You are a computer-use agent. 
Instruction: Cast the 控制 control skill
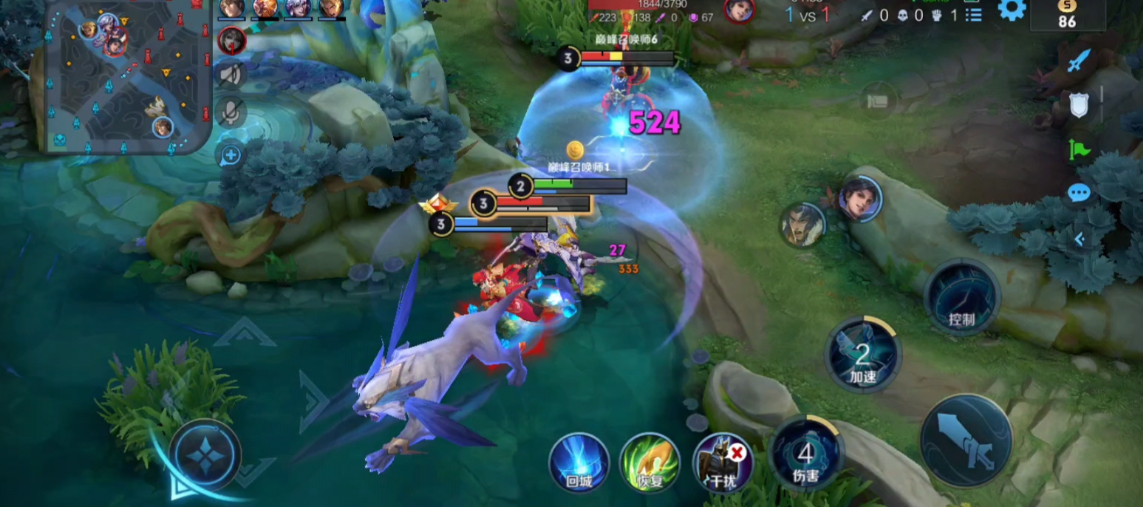[x=961, y=298]
